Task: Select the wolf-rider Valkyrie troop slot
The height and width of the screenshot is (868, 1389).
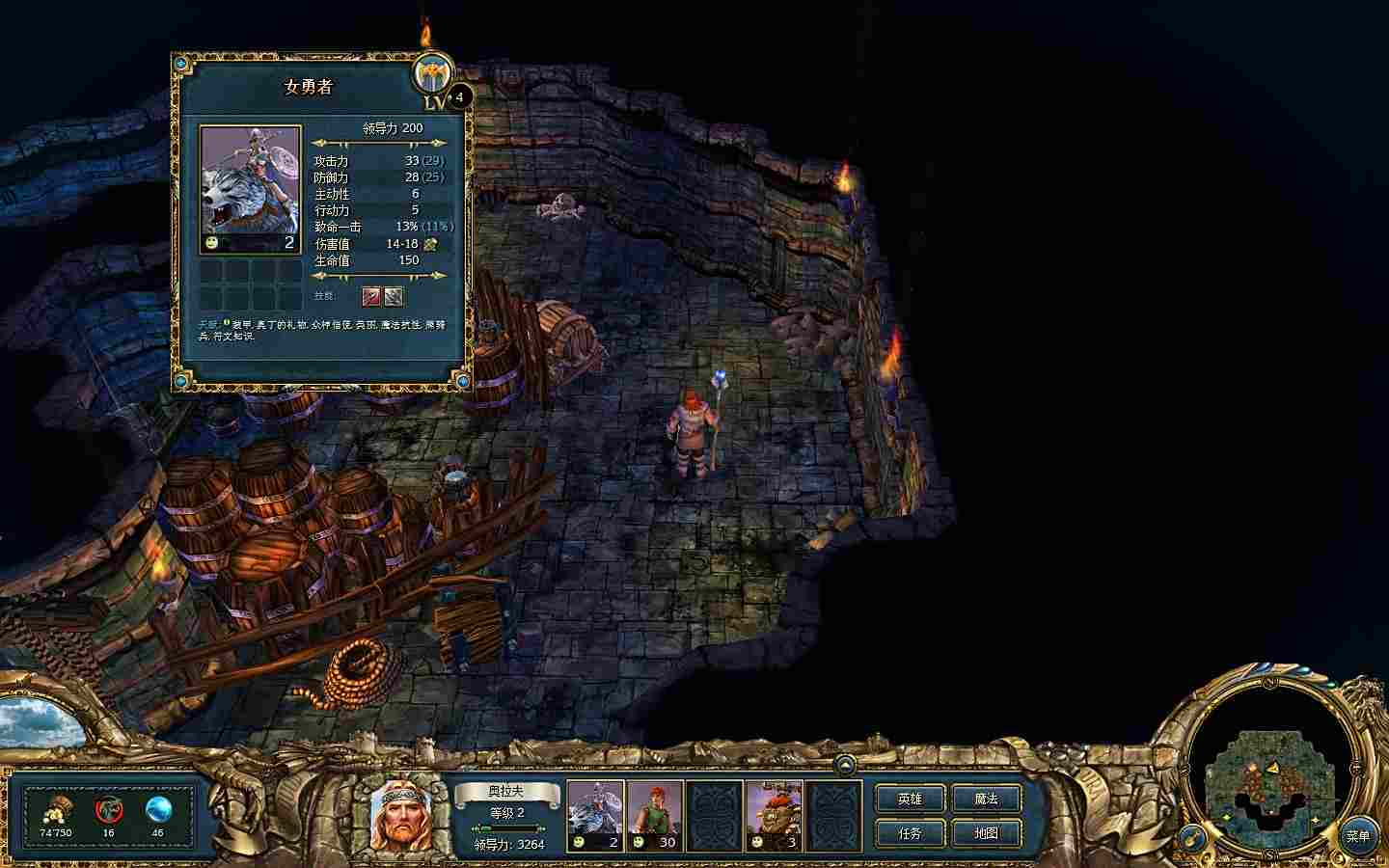Action: click(595, 815)
